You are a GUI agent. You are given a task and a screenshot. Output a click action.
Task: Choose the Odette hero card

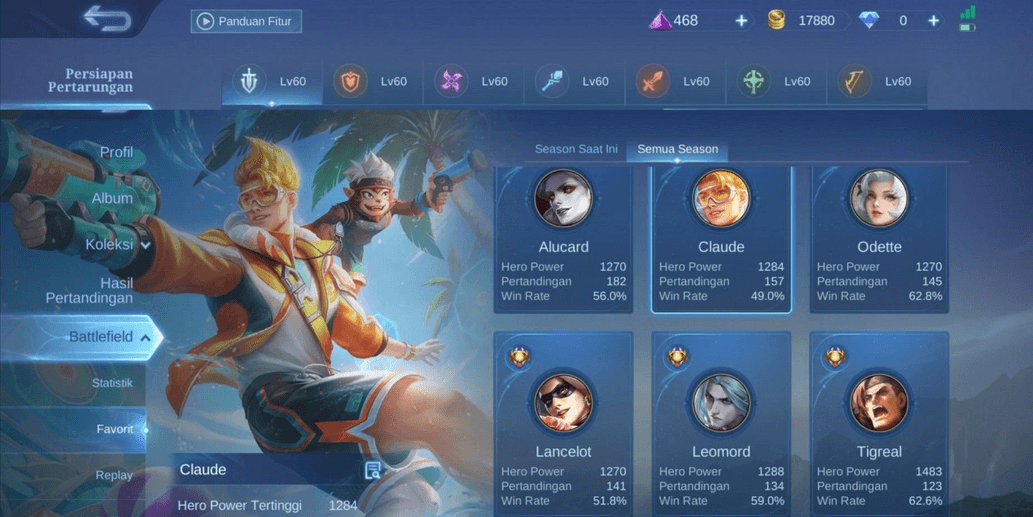click(879, 238)
